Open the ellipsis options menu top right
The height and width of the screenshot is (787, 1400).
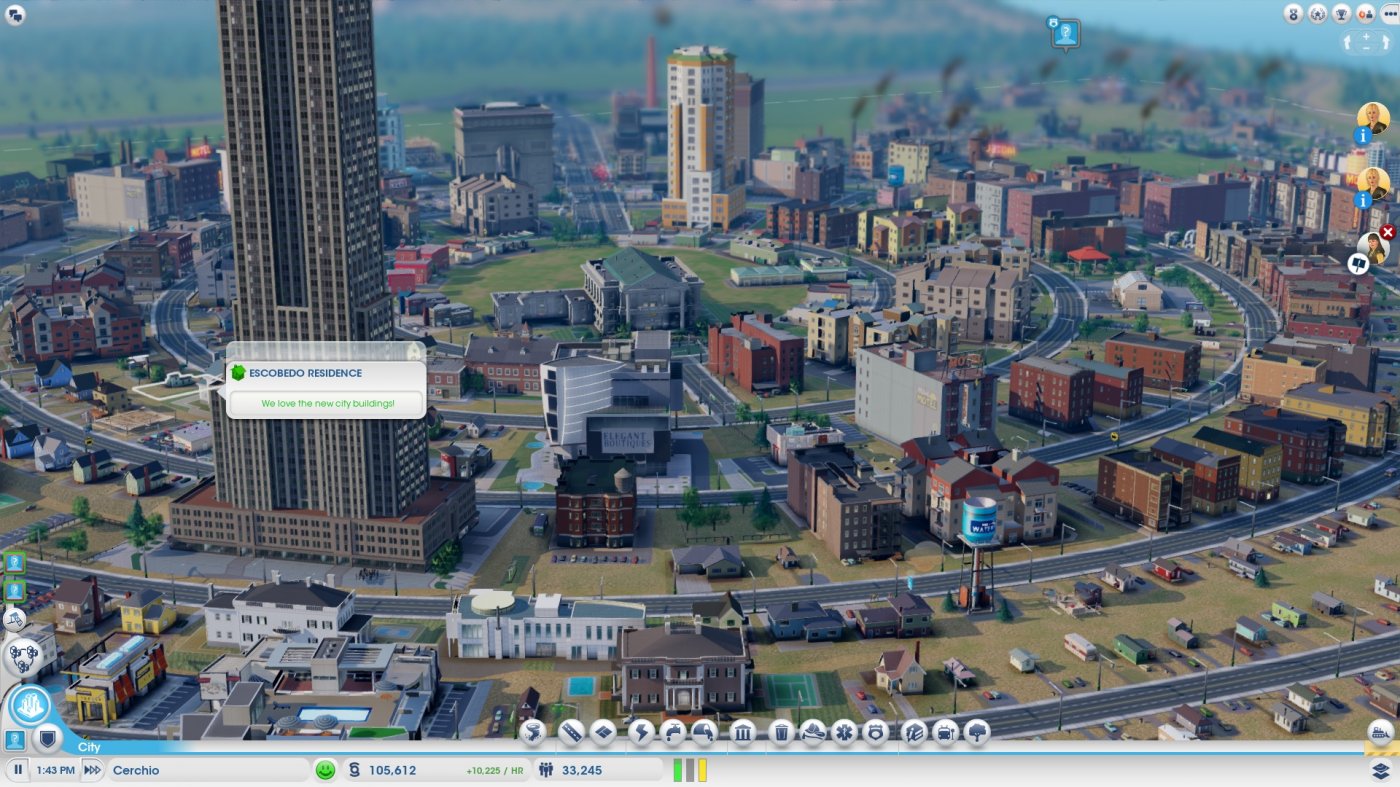1390,14
